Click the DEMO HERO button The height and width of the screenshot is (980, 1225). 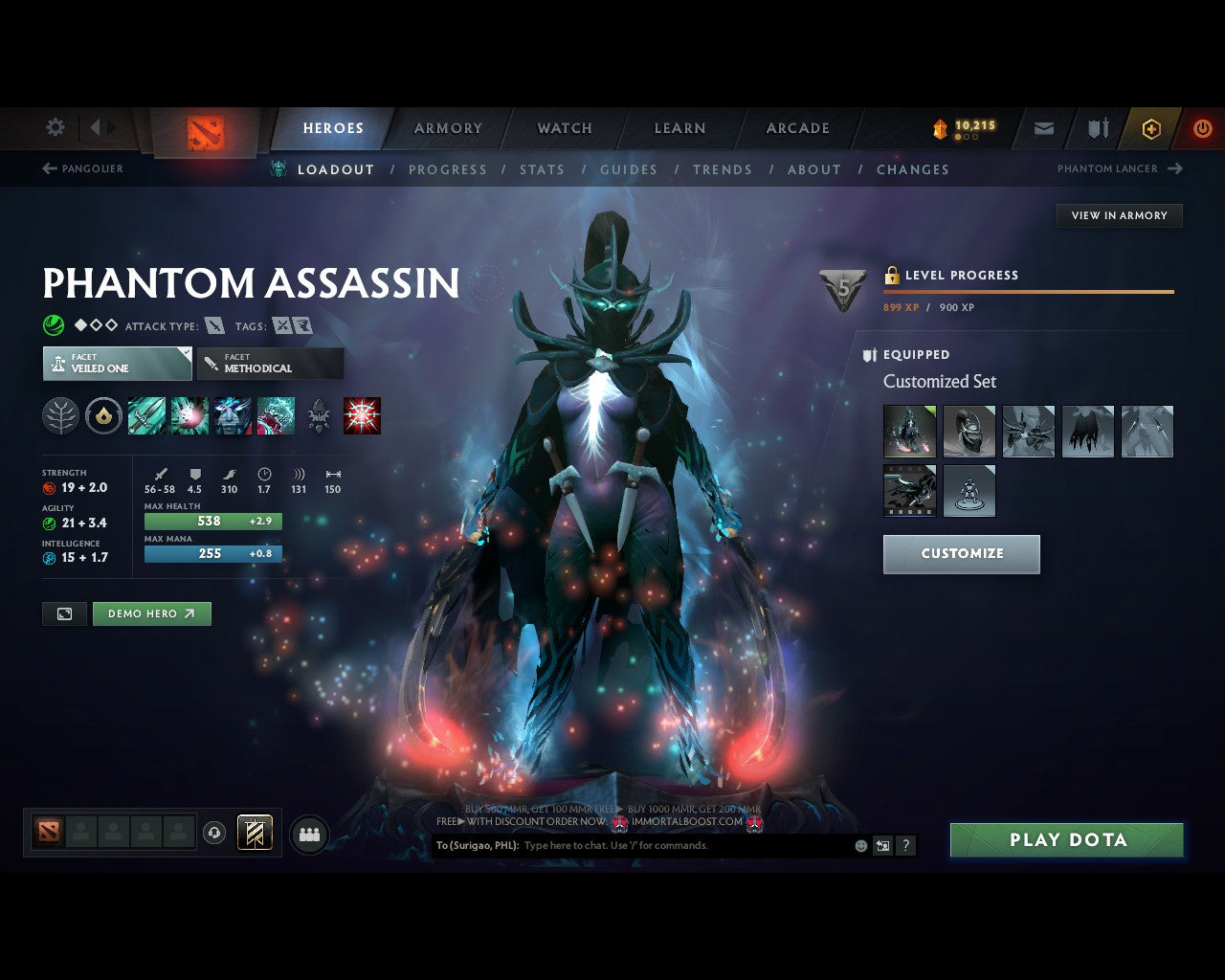coord(151,613)
